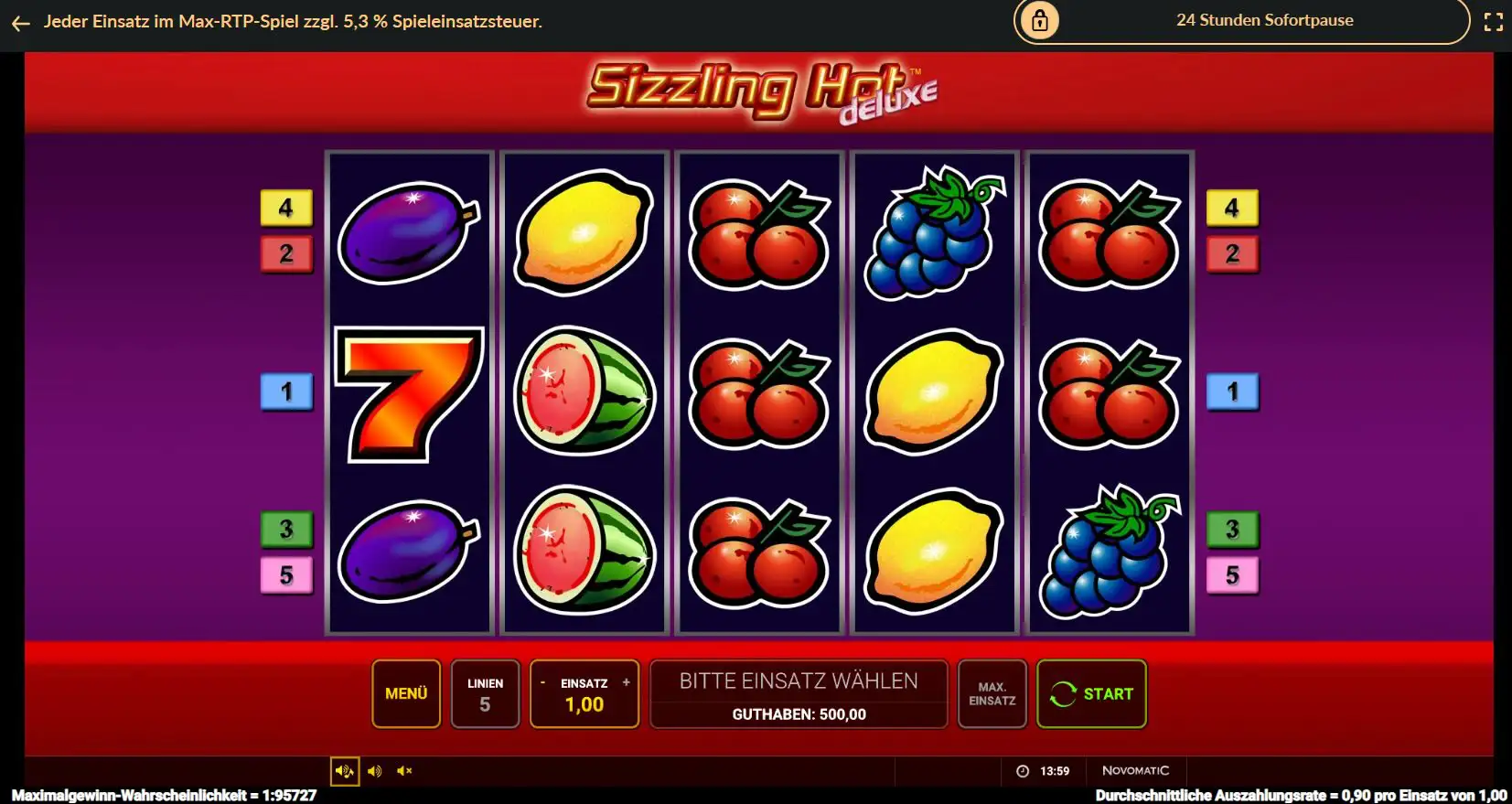Image resolution: width=1512 pixels, height=804 pixels.
Task: Enable sound-only mode with the middle speaker toggle
Action: (374, 770)
